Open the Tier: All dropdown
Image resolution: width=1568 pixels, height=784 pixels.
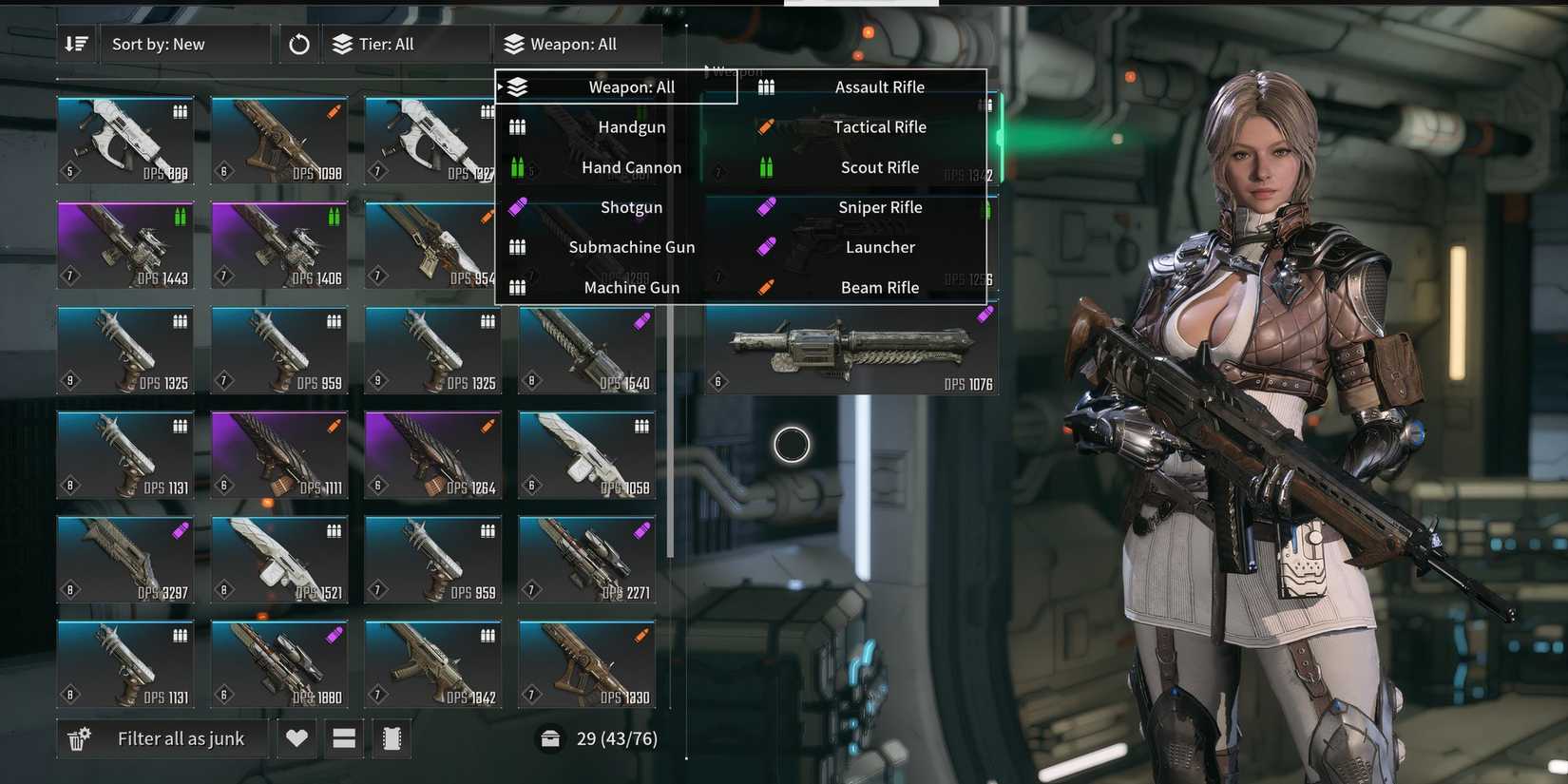pos(407,44)
